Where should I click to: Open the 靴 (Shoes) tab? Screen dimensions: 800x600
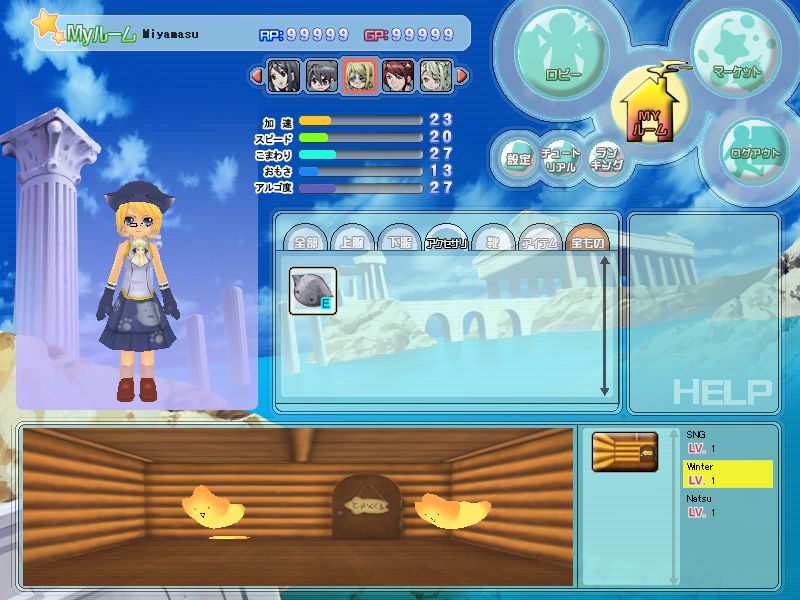pyautogui.click(x=492, y=241)
